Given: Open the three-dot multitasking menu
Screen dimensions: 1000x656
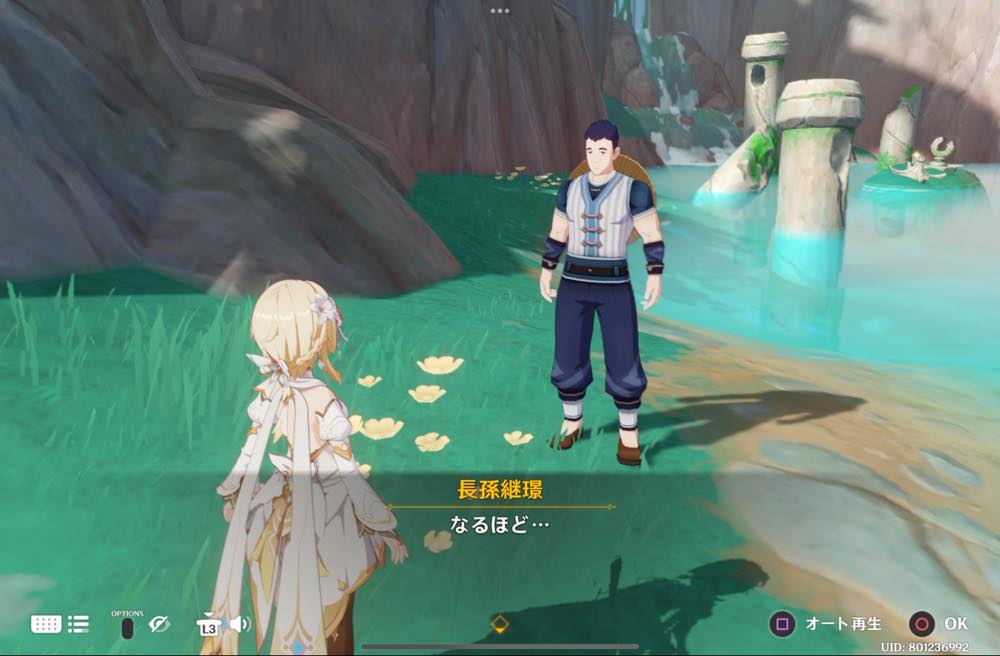Looking at the screenshot, I should point(500,10).
